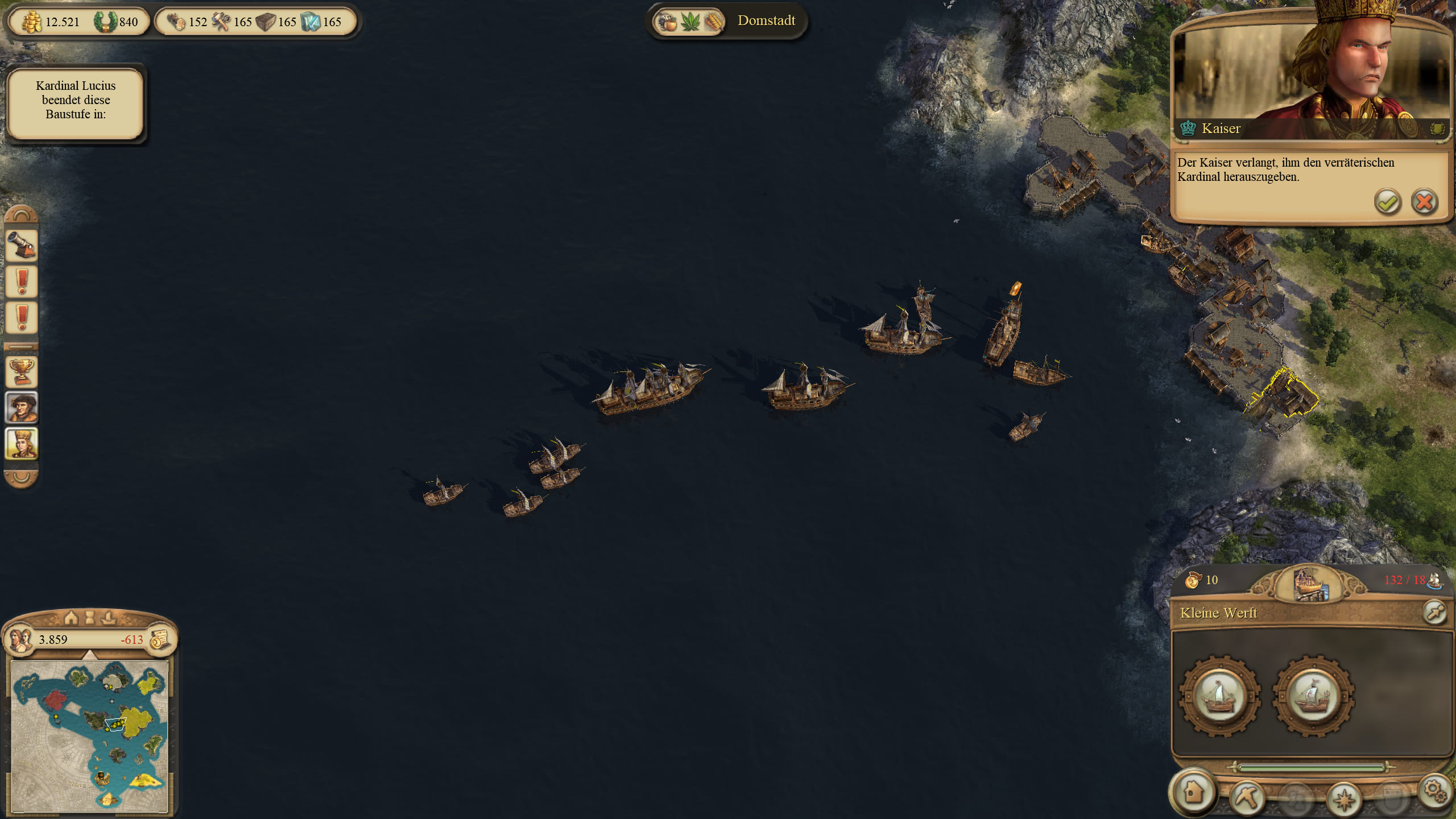The width and height of the screenshot is (1456, 819).
Task: Accept the Kaiser's demand with the green checkmark
Action: coord(1387,202)
